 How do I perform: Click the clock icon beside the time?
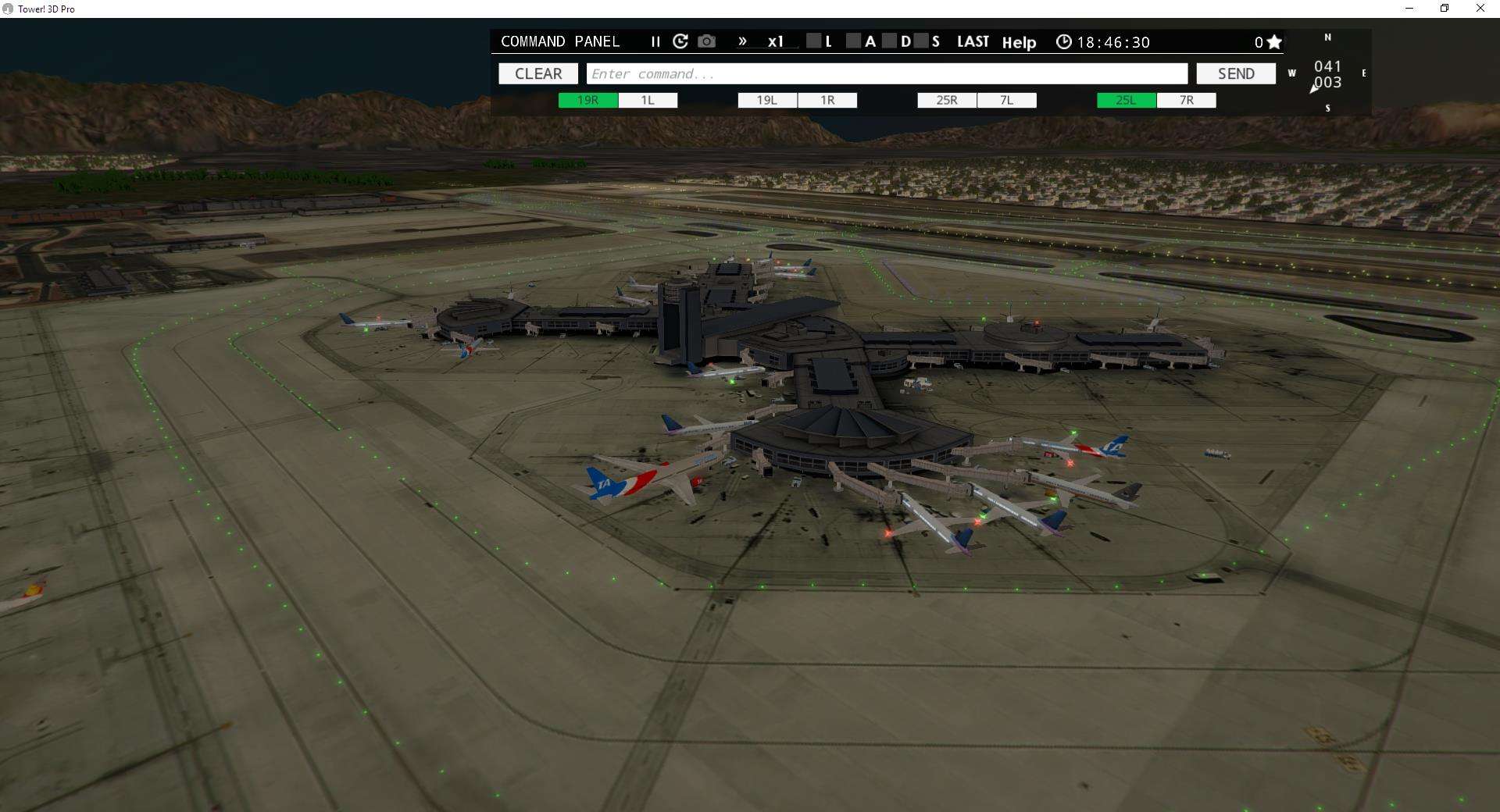coord(1064,42)
